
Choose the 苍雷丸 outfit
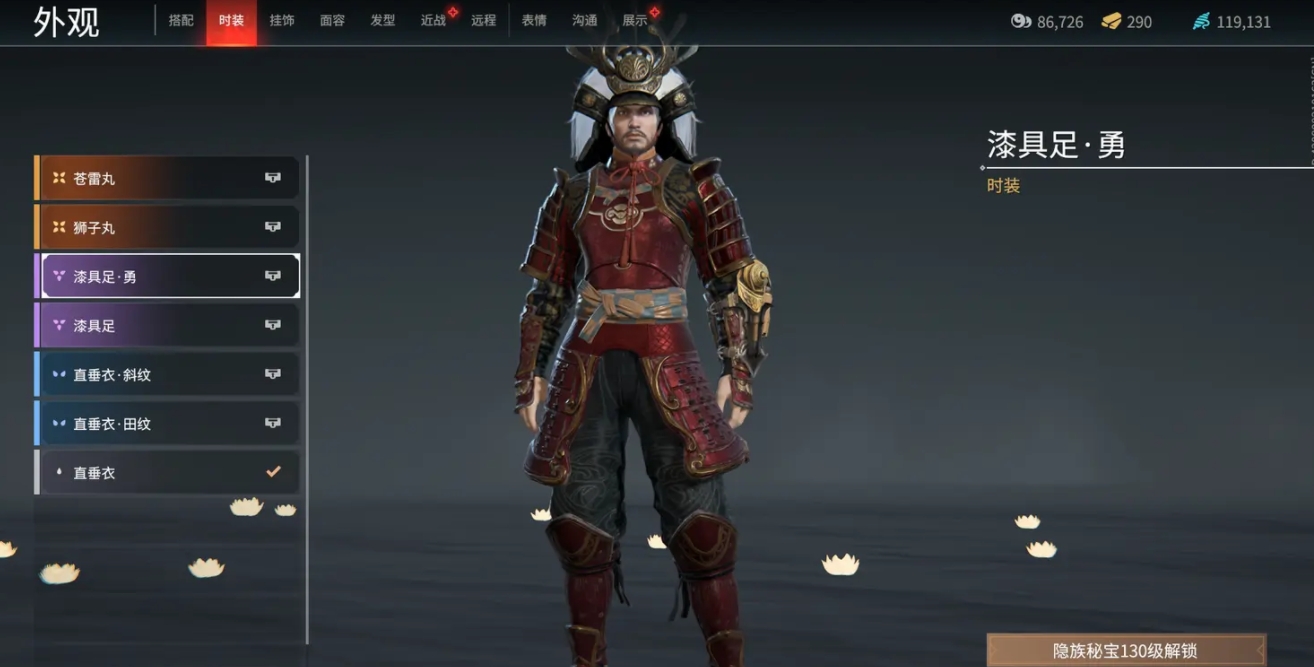[x=168, y=178]
